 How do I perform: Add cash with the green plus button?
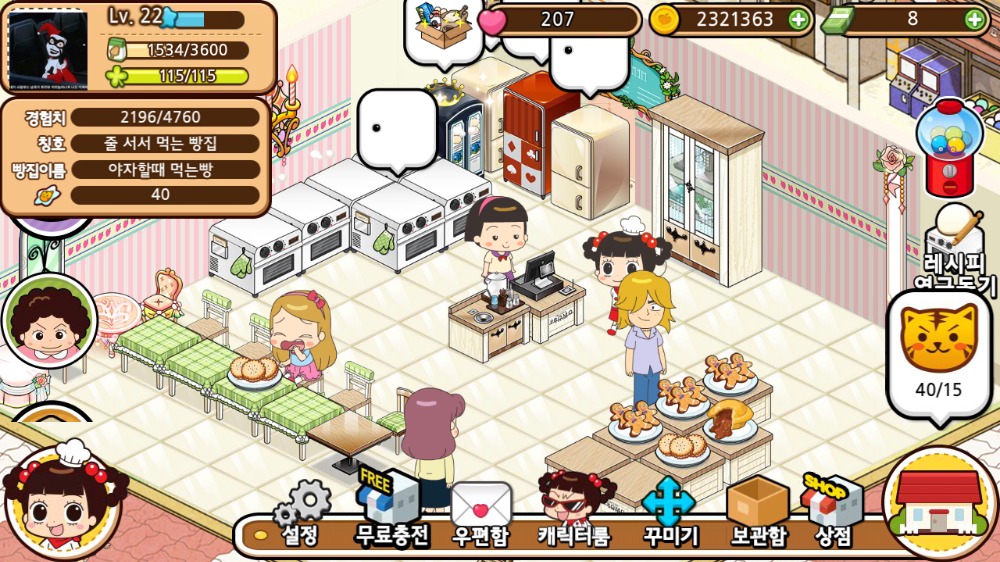coord(975,19)
